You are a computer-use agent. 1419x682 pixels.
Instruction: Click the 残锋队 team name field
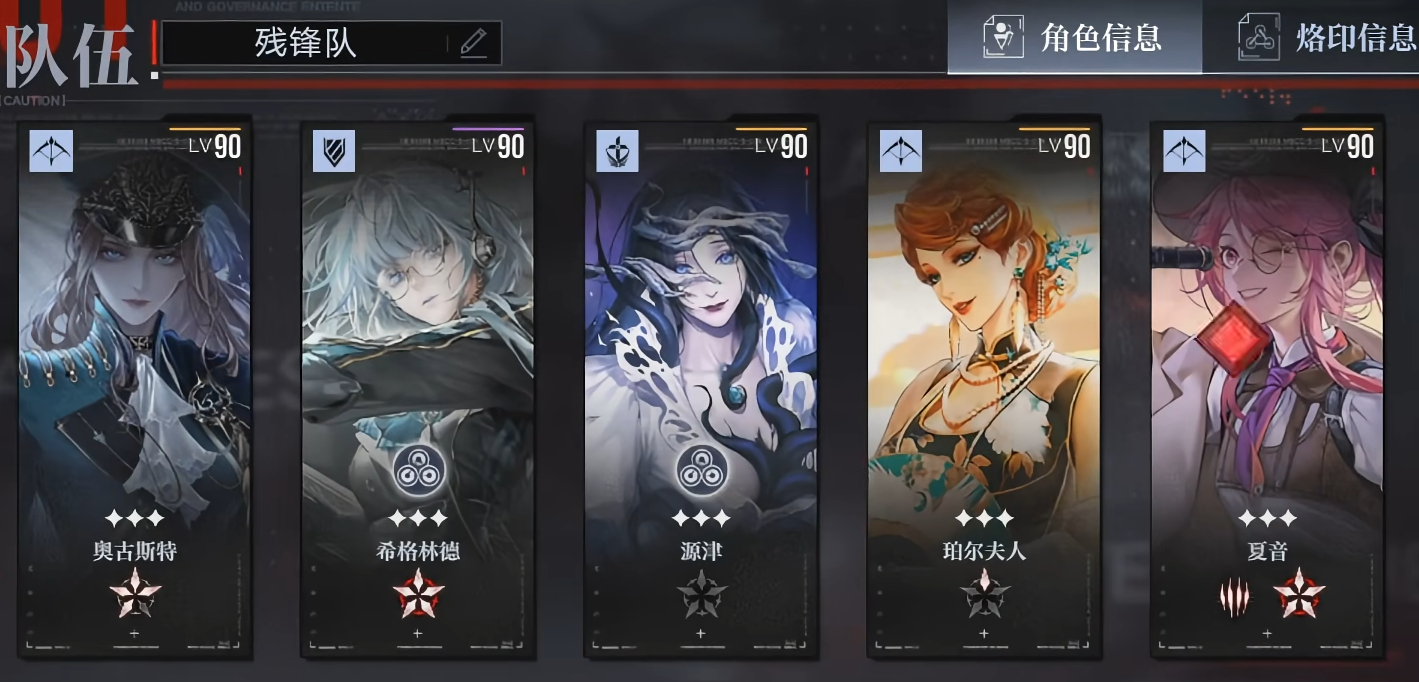tap(306, 43)
